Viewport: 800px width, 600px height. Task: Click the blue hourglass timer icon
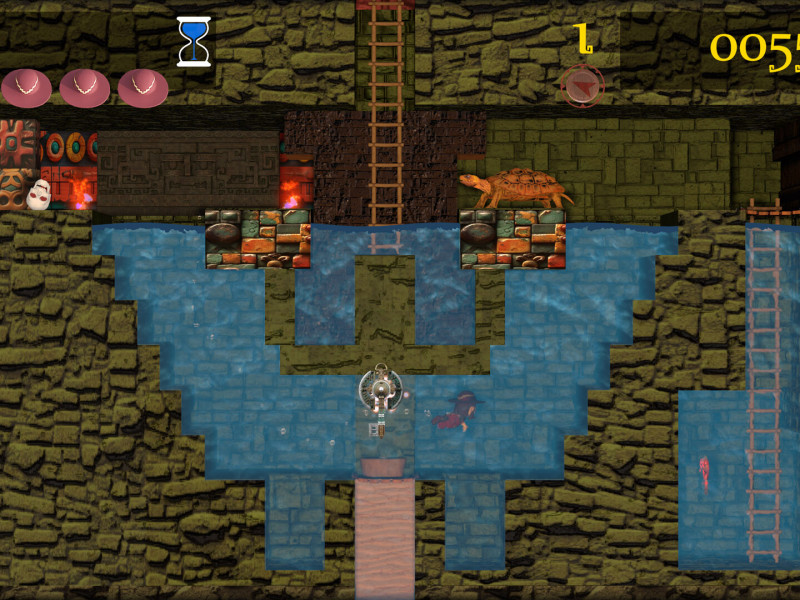(193, 41)
